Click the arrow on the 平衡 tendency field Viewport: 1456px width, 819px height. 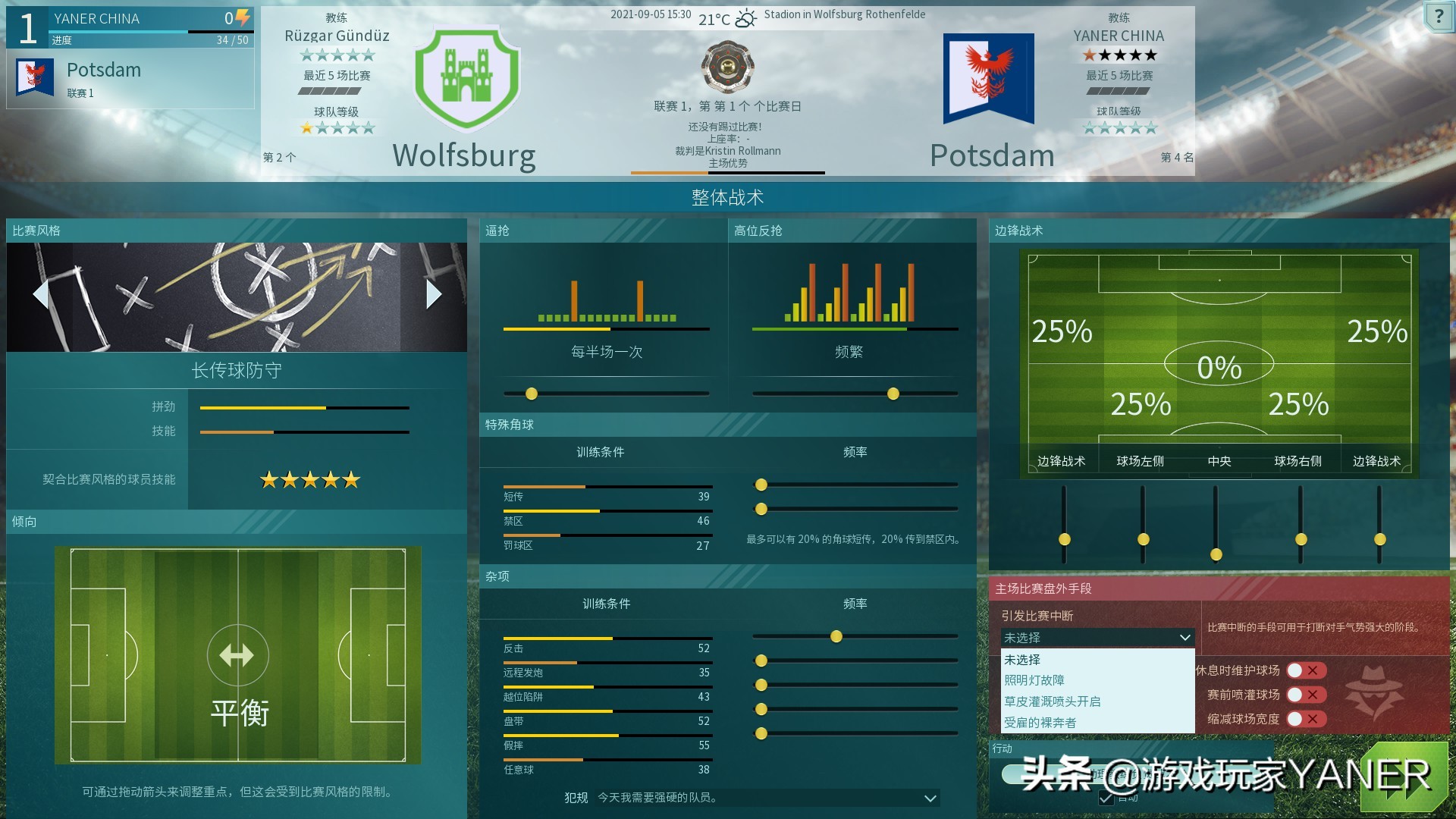coord(237,654)
